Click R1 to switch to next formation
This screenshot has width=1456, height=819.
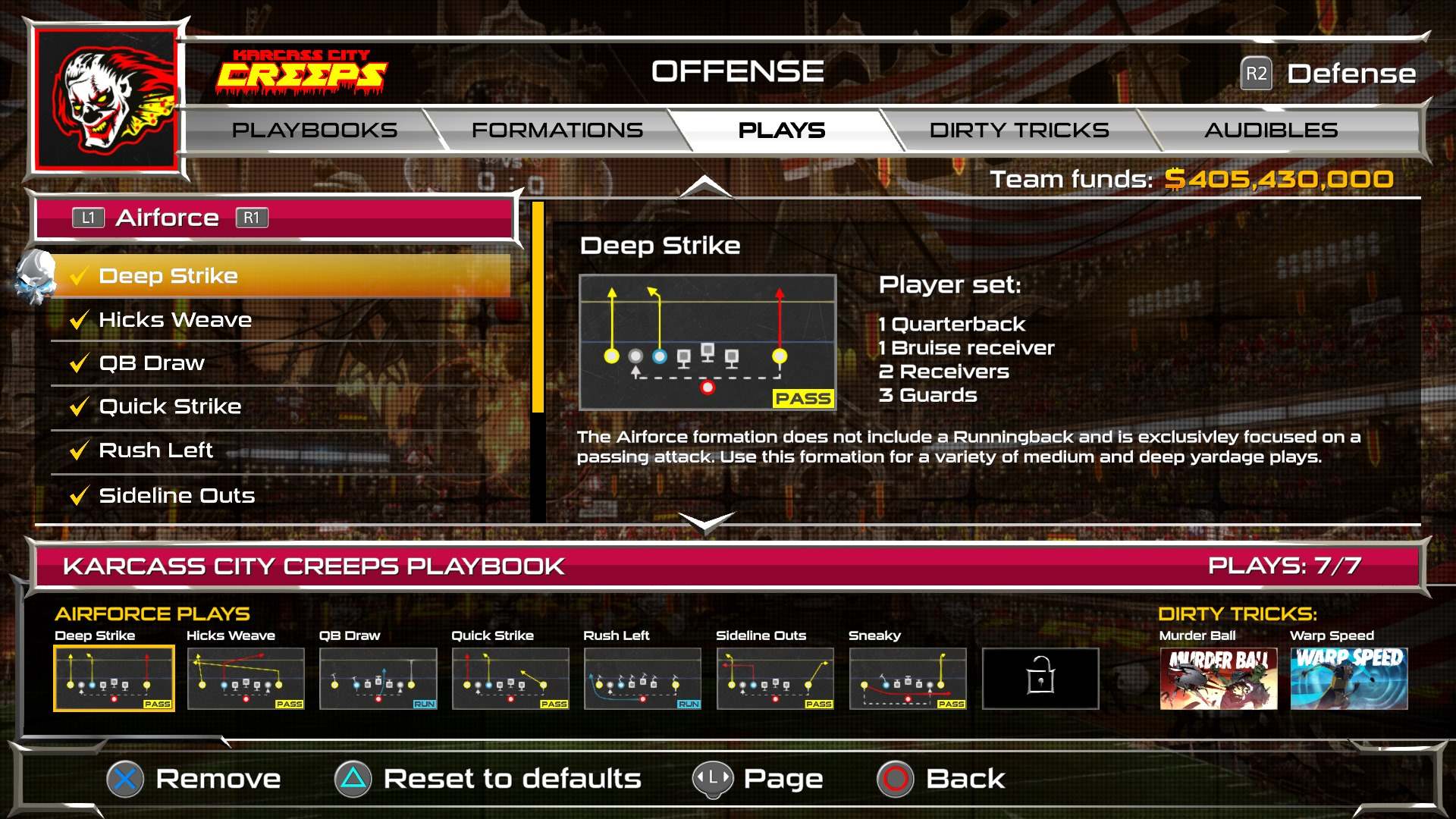click(x=253, y=218)
